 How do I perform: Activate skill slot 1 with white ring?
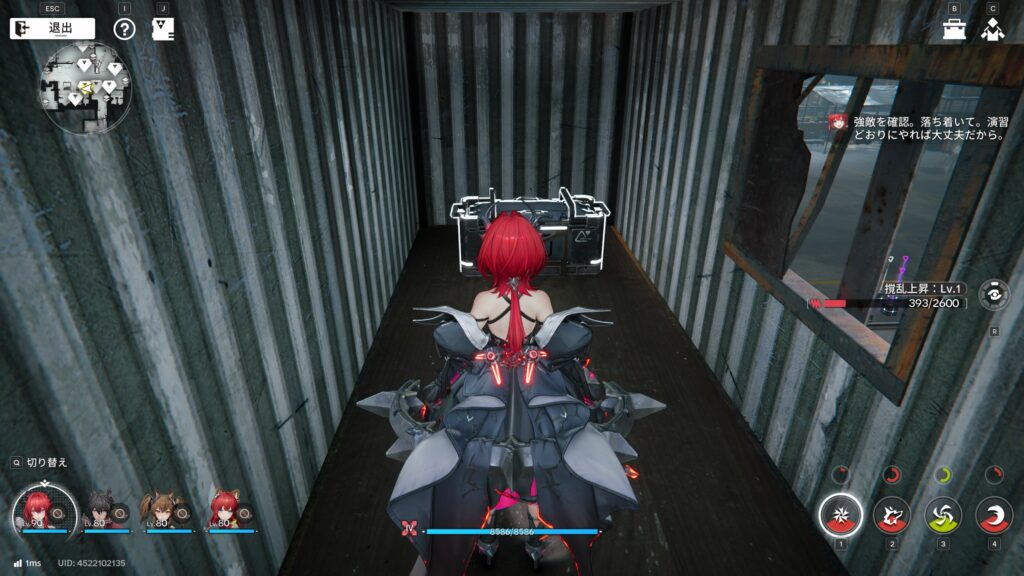click(841, 515)
